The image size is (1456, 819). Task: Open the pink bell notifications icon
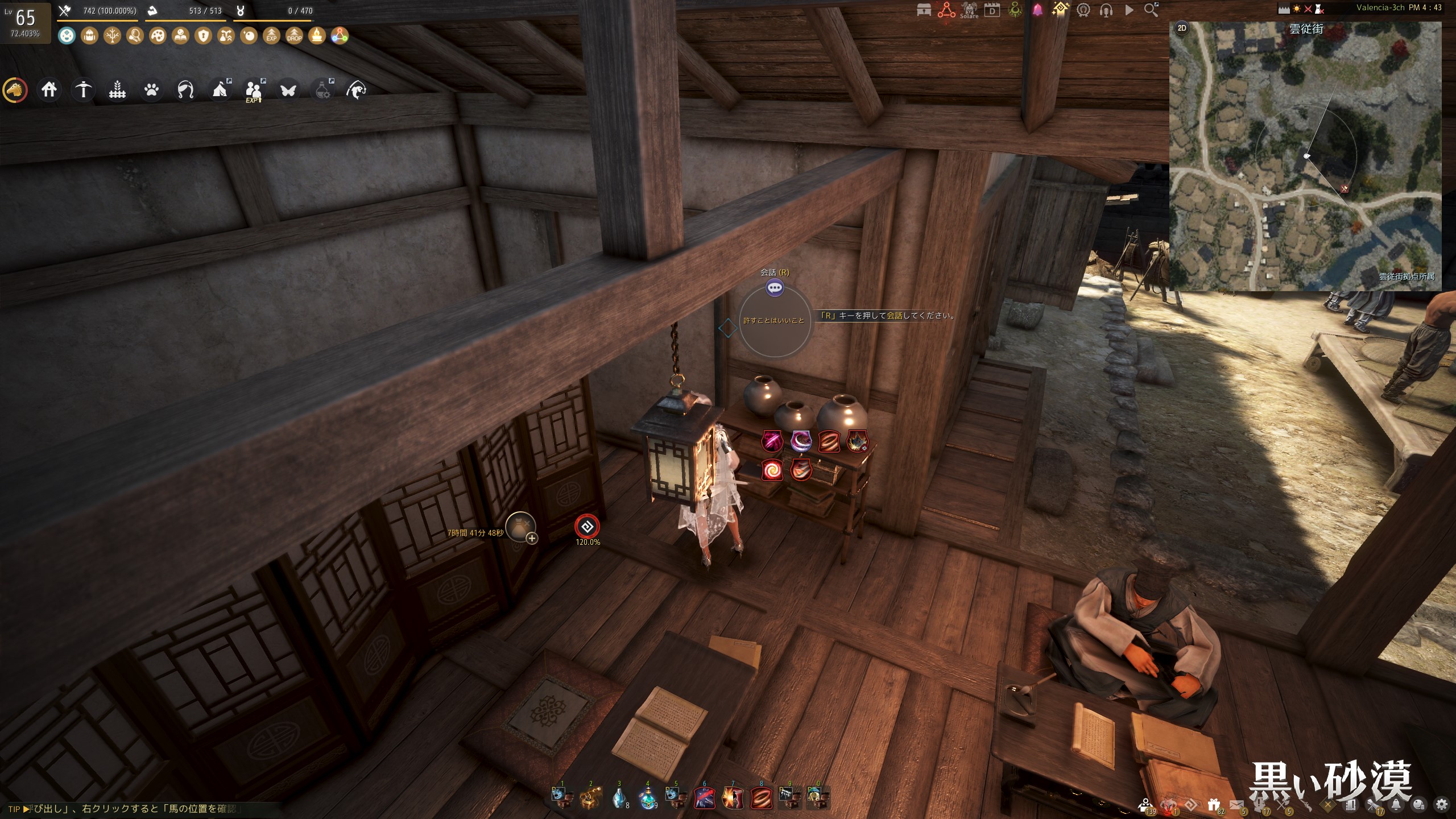tap(1037, 10)
